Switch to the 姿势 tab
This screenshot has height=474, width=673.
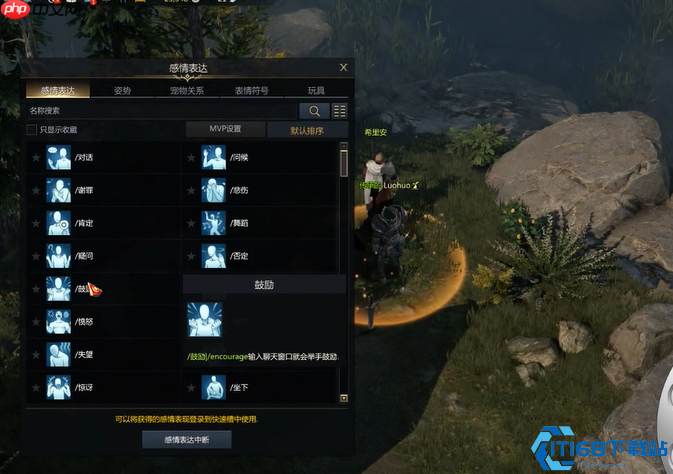pyautogui.click(x=122, y=90)
